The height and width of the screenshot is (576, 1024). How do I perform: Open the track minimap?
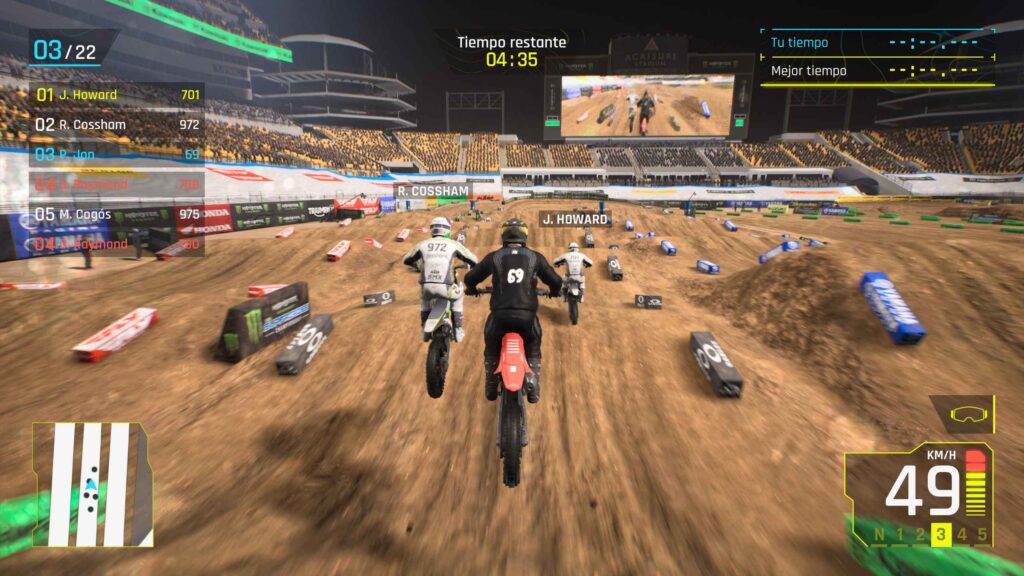(x=92, y=484)
